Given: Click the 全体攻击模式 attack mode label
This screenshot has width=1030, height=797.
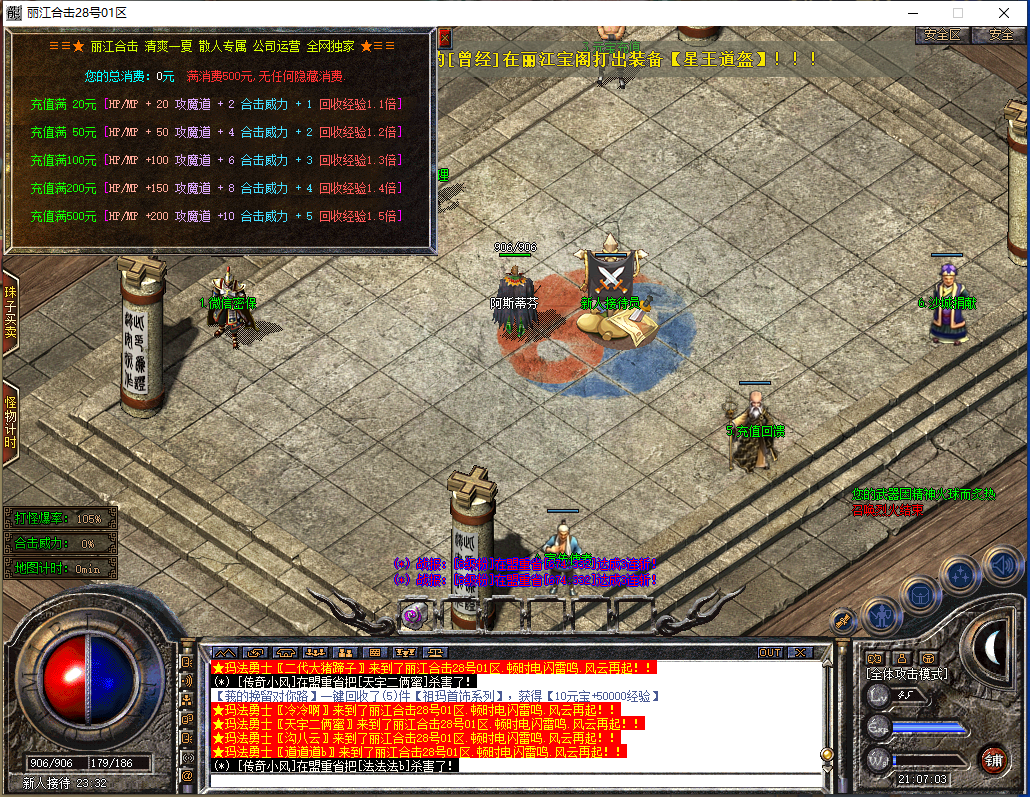Looking at the screenshot, I should point(907,675).
